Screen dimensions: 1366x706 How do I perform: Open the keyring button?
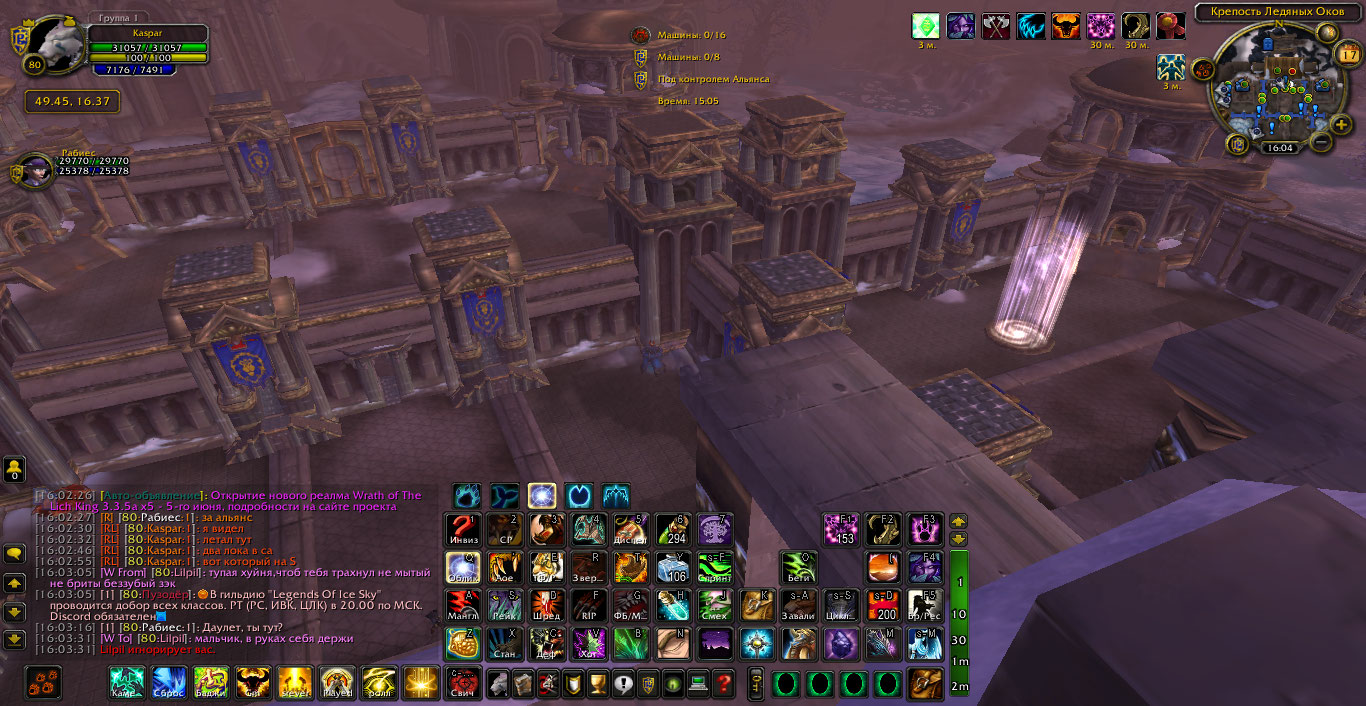[756, 684]
